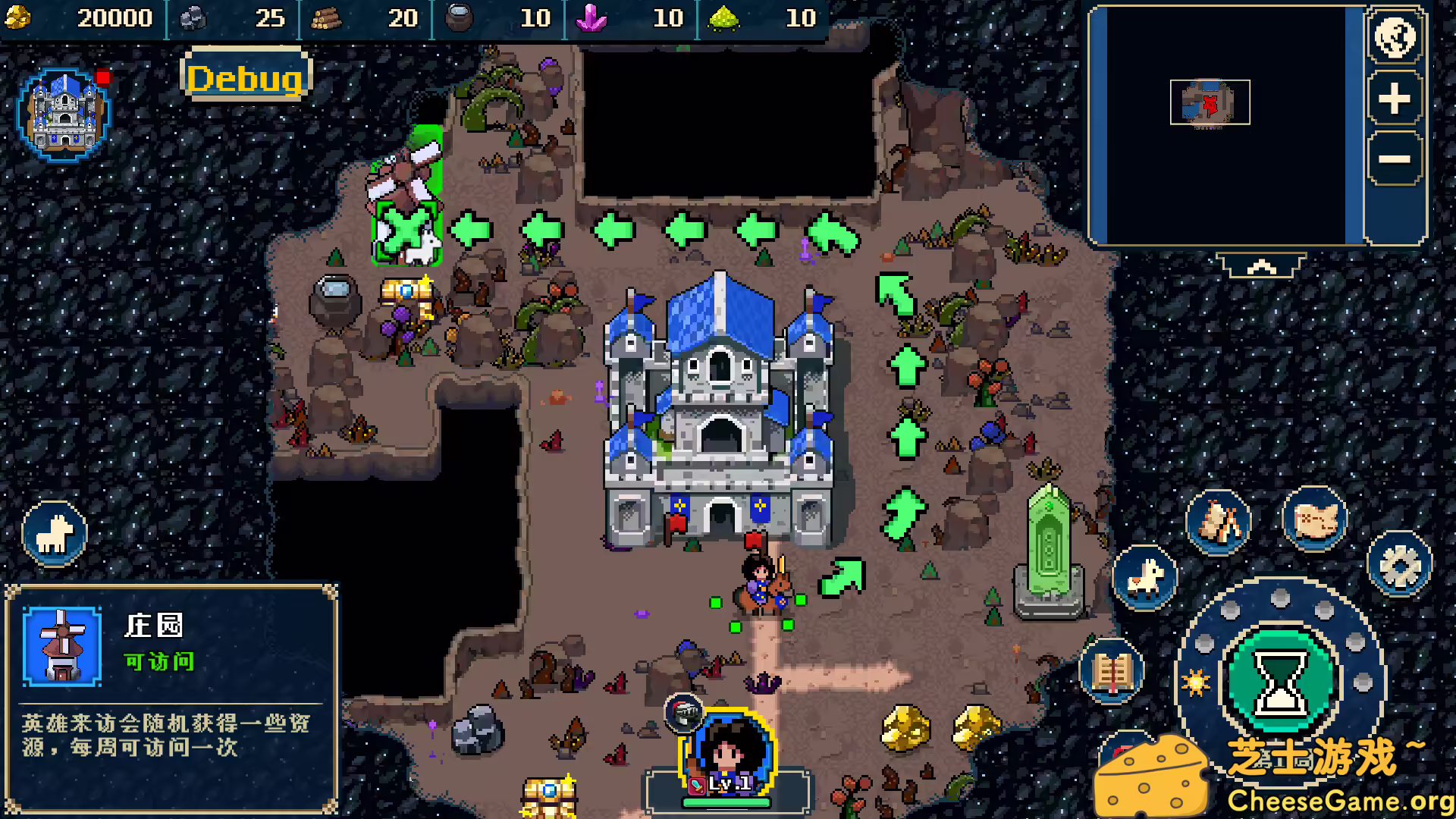Open the knight helmet icon by hero portrait
This screenshot has height=819, width=1456.
(x=684, y=712)
